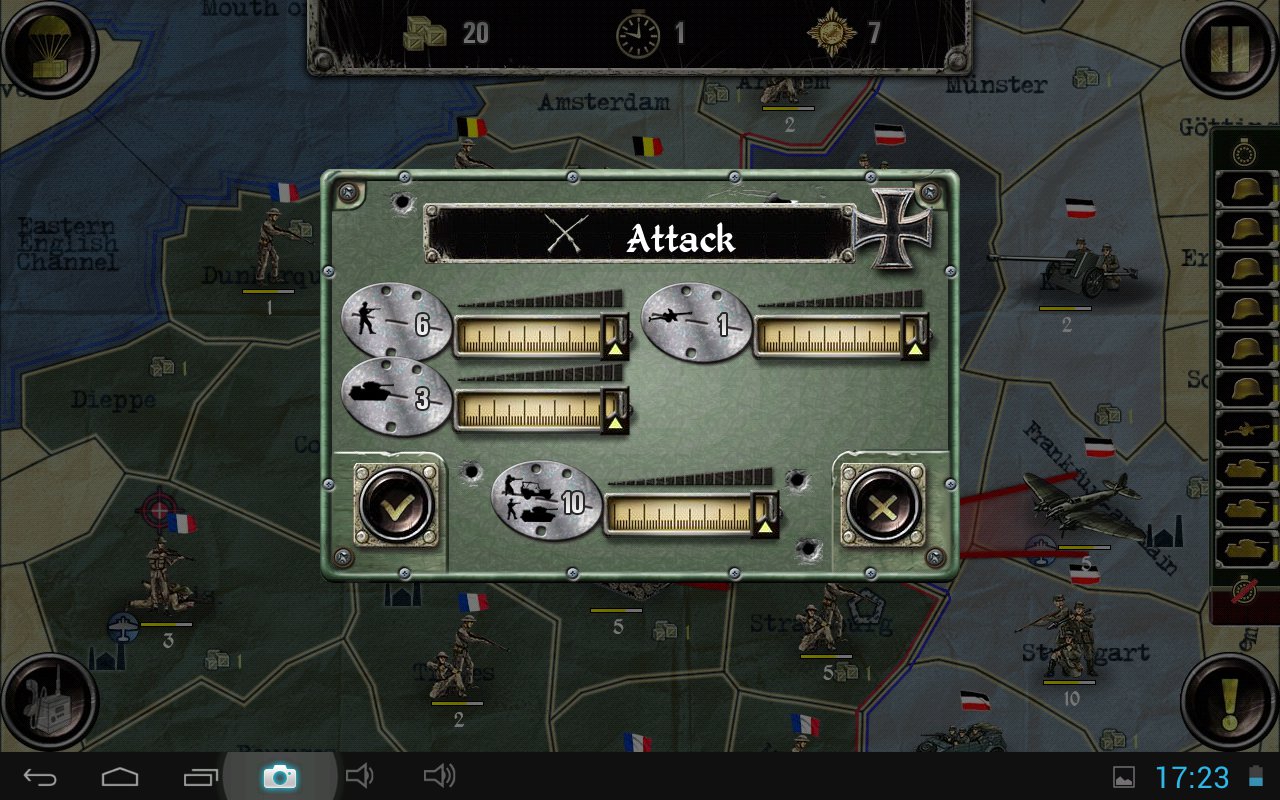
Task: Click the stopwatch icon atop the unit queue
Action: coord(1244,153)
